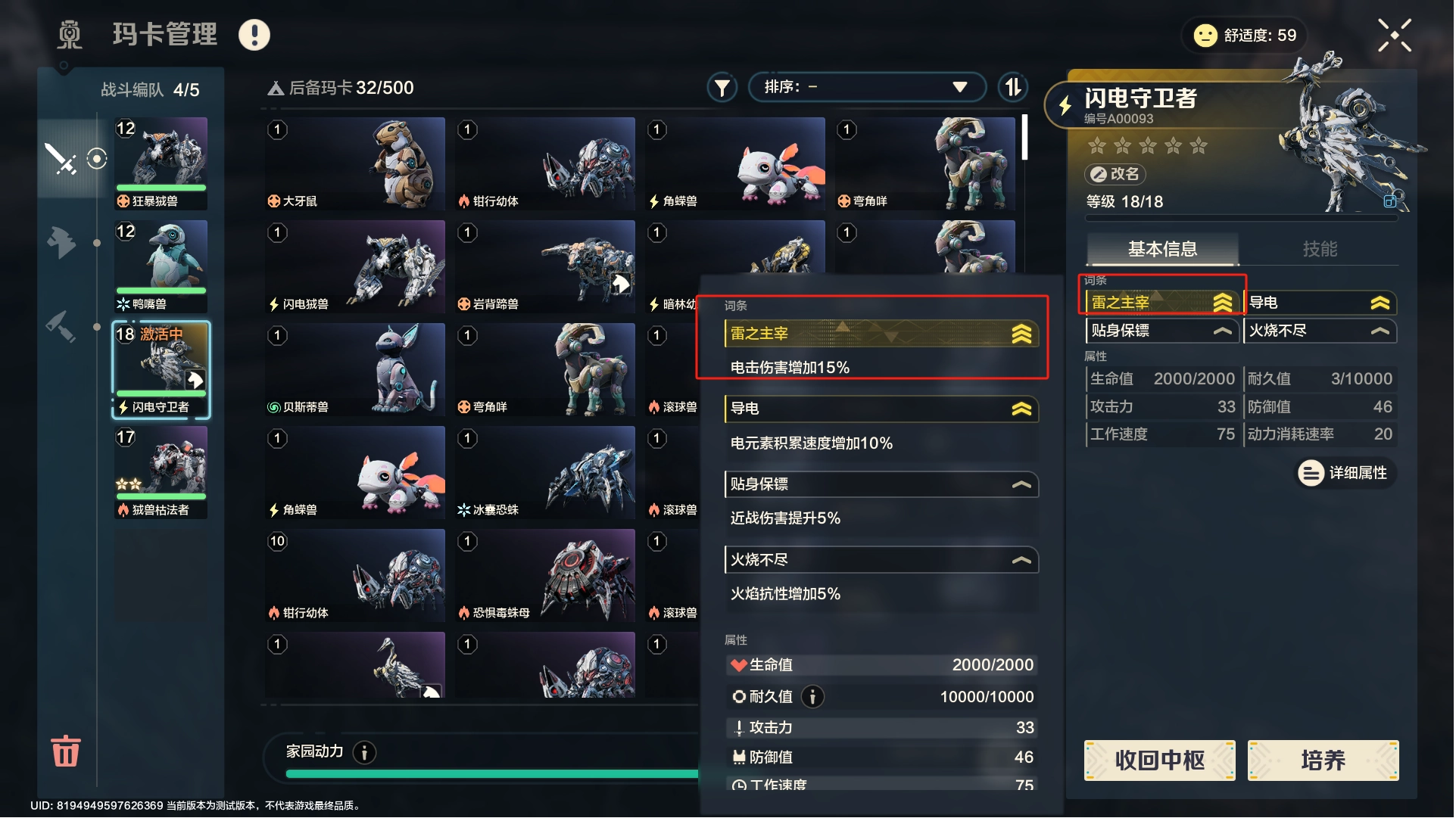This screenshot has height=818, width=1456.
Task: Choose 狨兽枯法者 in the team list
Action: coord(161,472)
